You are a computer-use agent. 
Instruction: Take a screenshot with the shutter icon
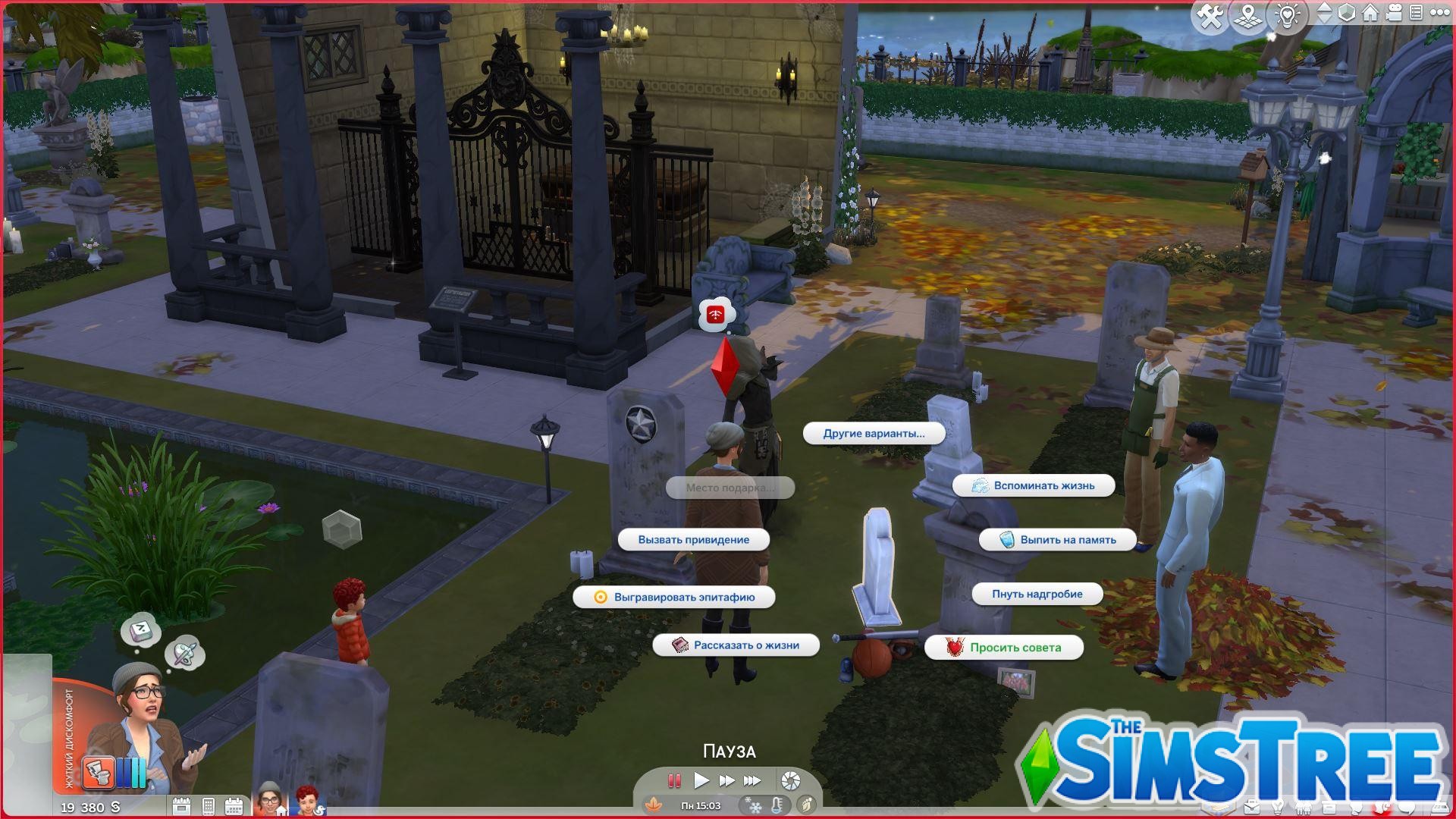789,780
